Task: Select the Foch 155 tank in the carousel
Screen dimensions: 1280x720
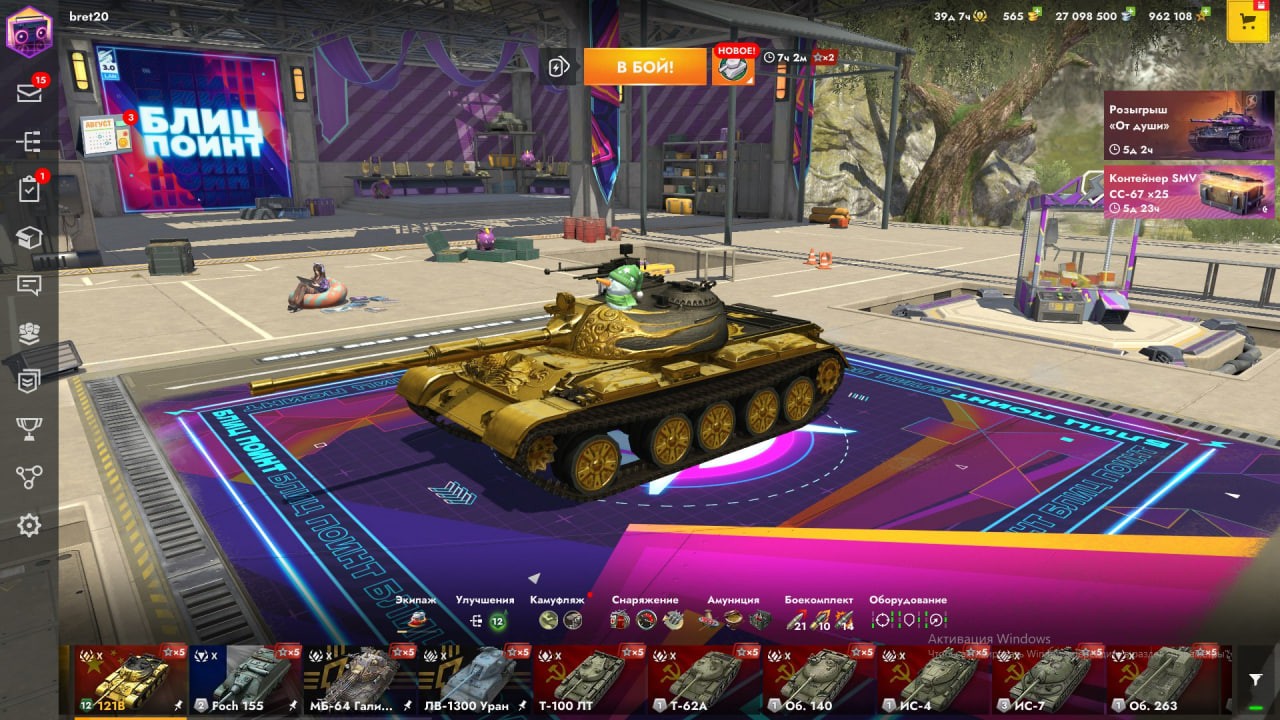Action: 245,679
